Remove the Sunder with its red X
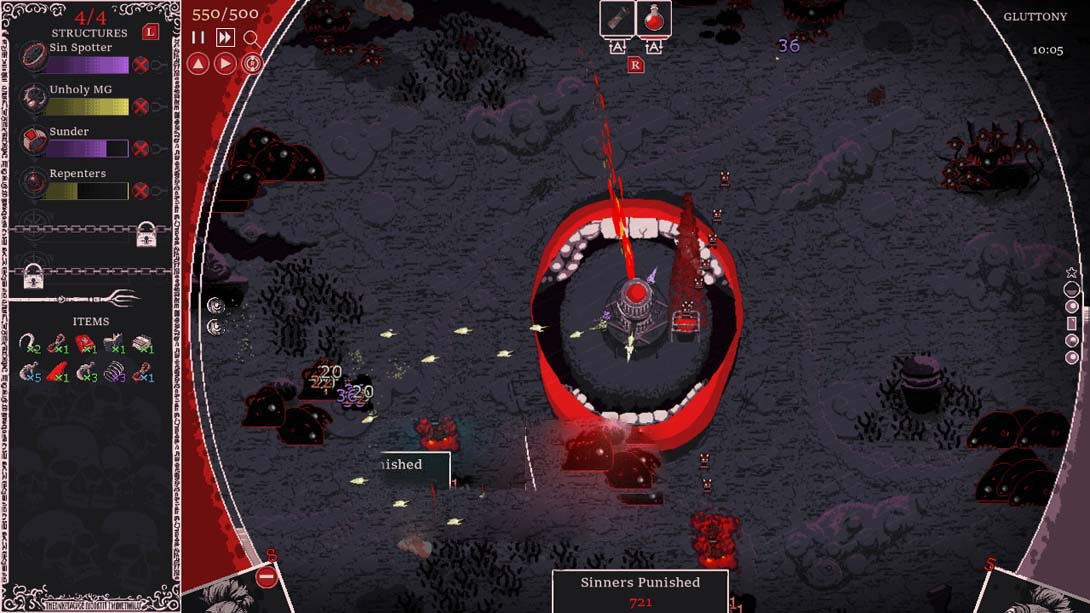Image resolution: width=1090 pixels, height=613 pixels. 141,149
